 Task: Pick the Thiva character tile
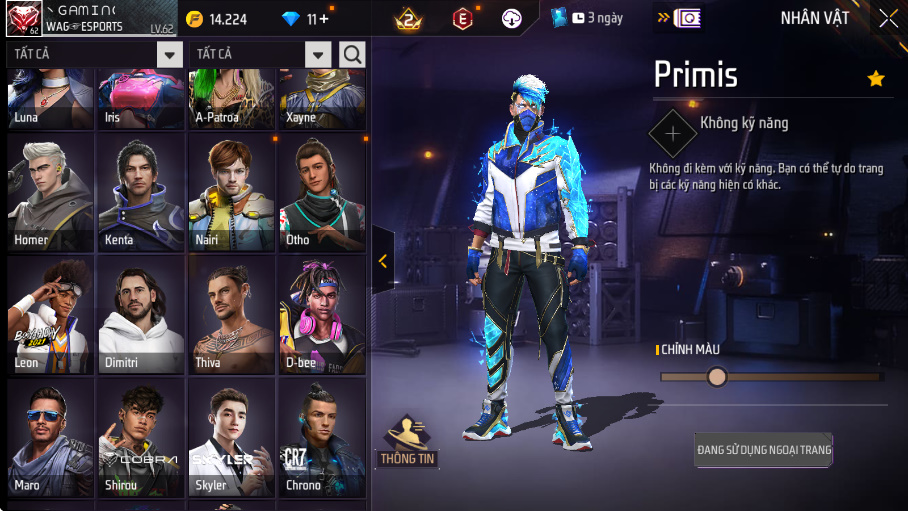tap(231, 315)
